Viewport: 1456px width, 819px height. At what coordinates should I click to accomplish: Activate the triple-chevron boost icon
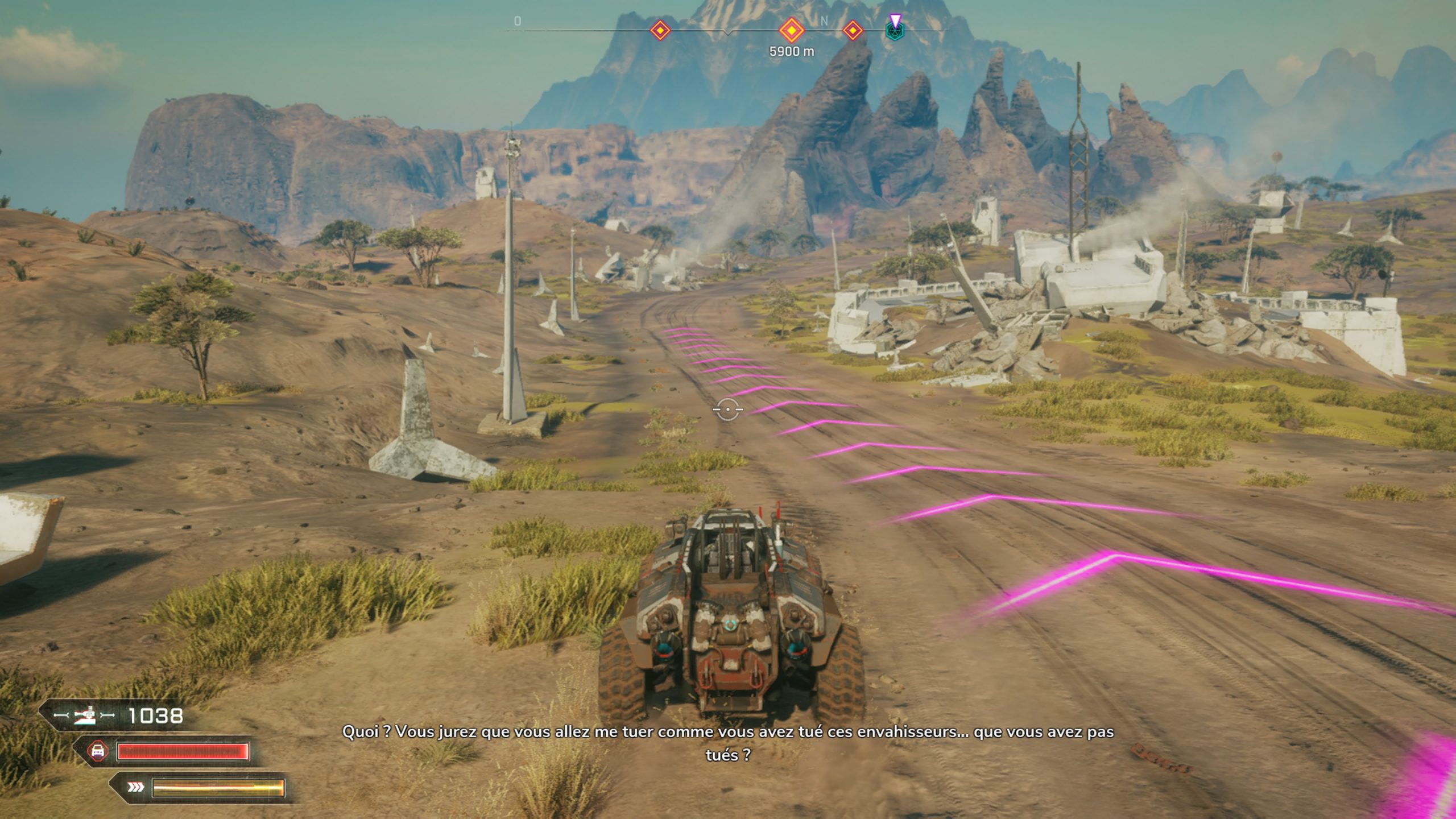136,788
